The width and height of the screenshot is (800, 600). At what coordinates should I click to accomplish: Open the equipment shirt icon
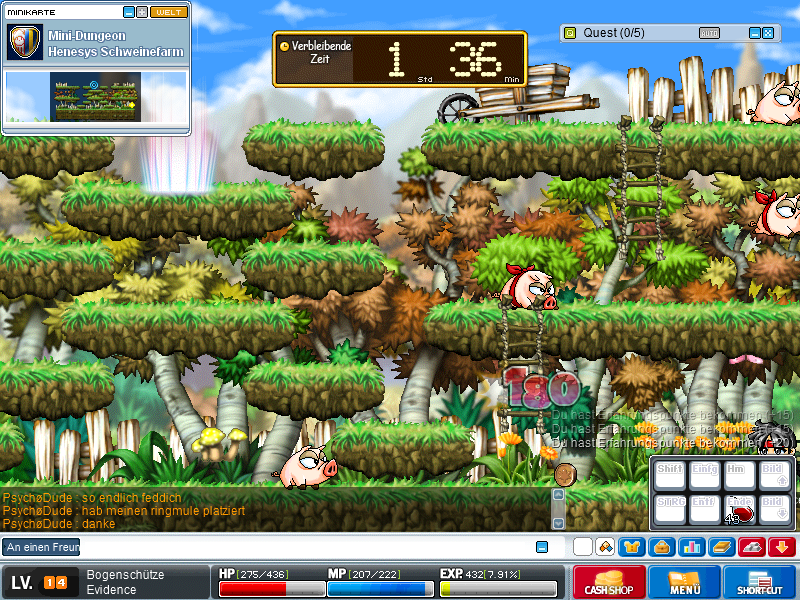pos(632,547)
